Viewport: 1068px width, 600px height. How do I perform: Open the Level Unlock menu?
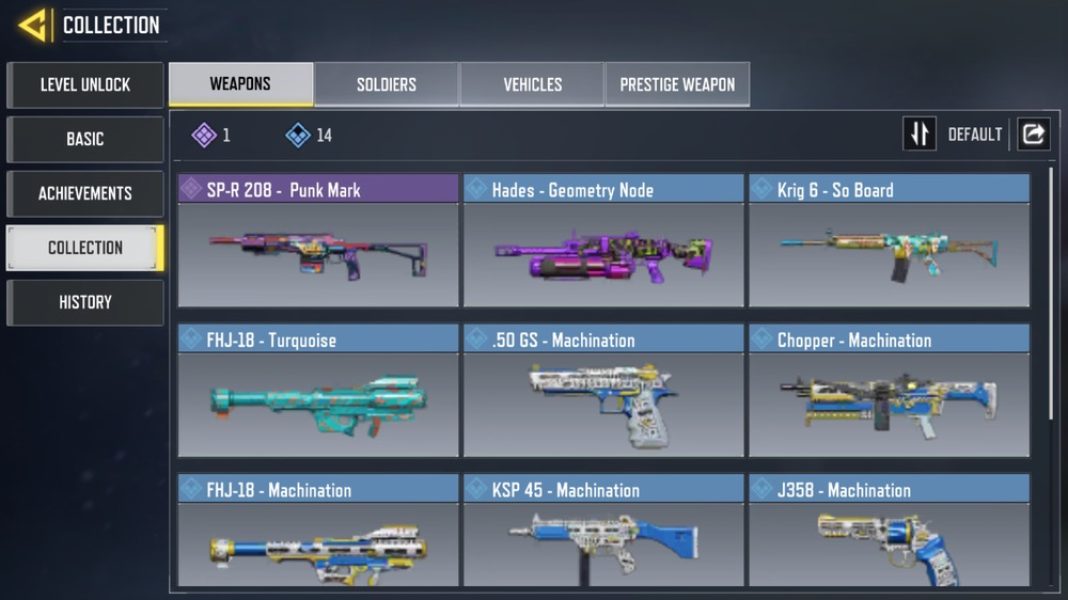[x=85, y=85]
